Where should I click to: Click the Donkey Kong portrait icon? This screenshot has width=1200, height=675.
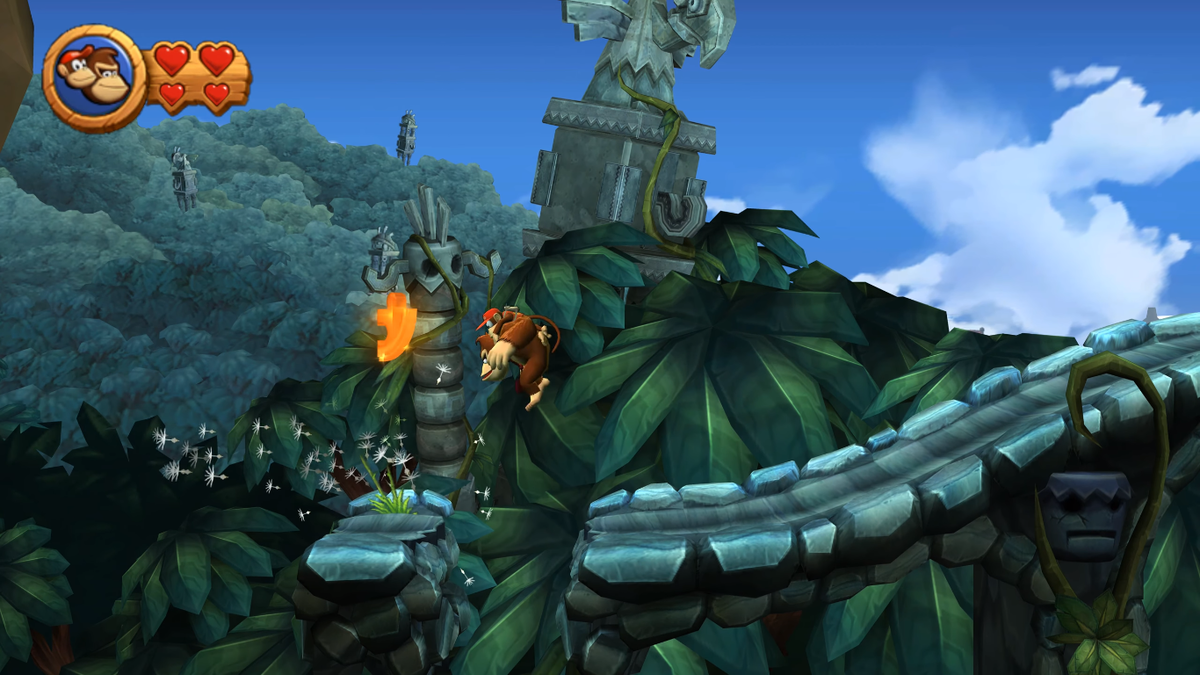click(95, 77)
